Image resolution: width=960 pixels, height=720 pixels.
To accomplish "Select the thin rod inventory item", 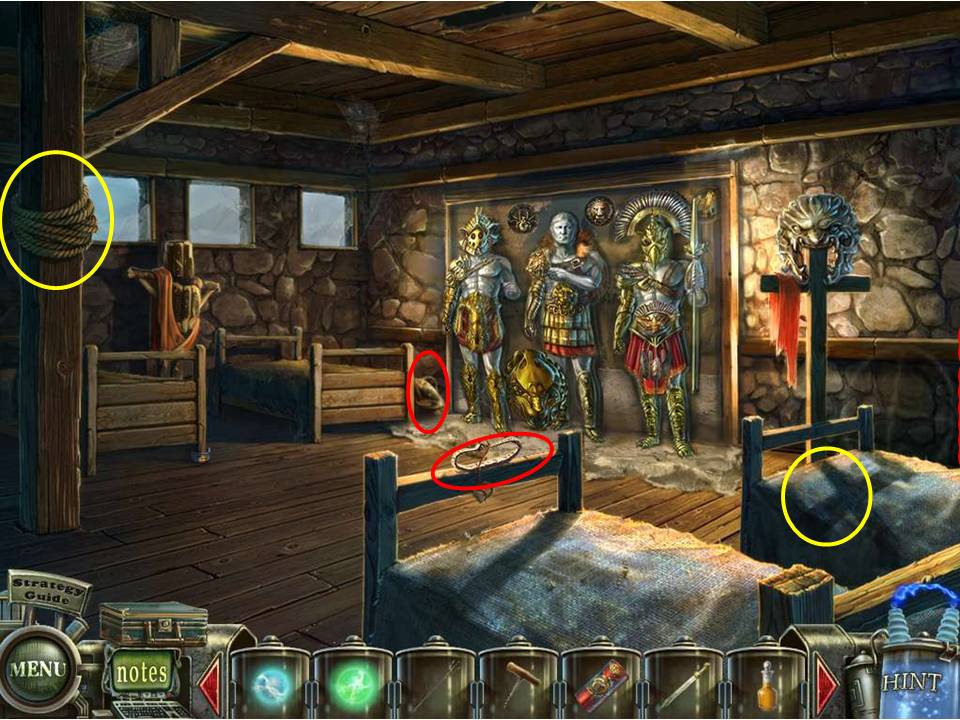I will click(436, 685).
